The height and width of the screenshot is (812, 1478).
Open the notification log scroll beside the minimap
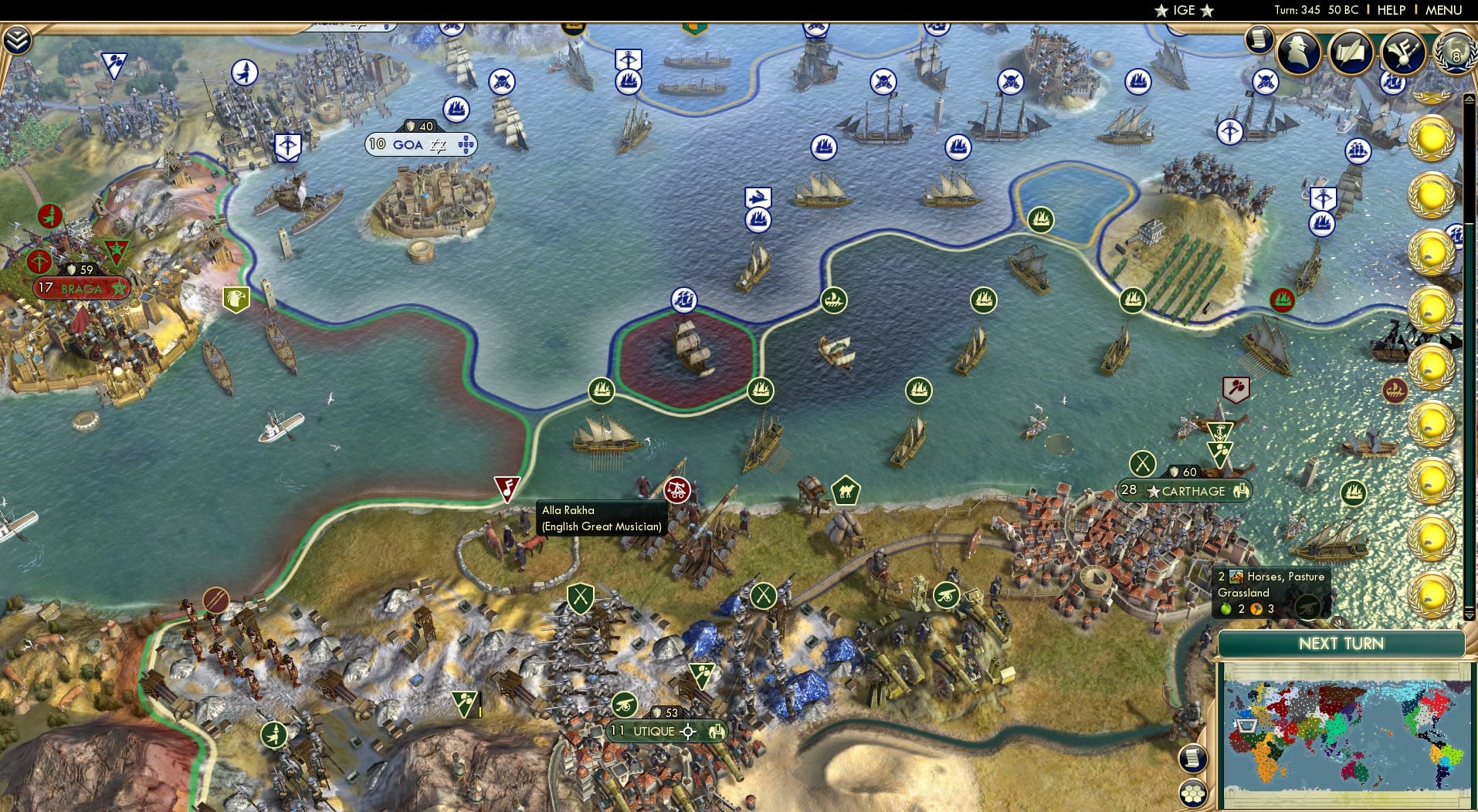[x=1194, y=759]
